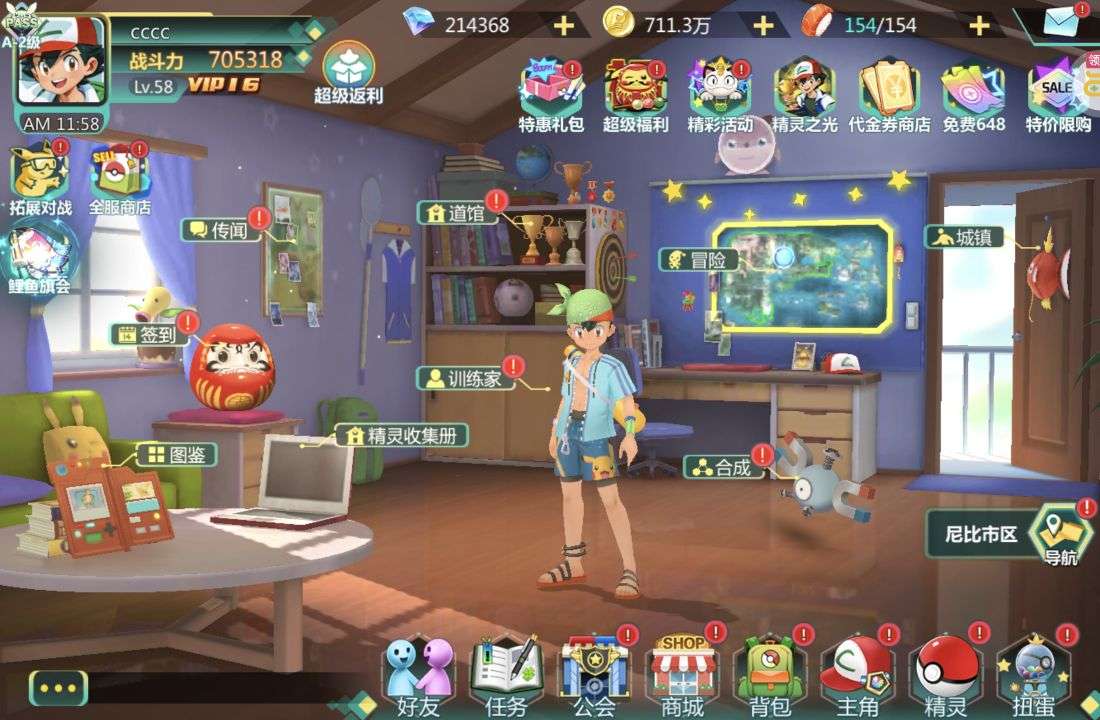Open the 背包 backpack

(769, 677)
